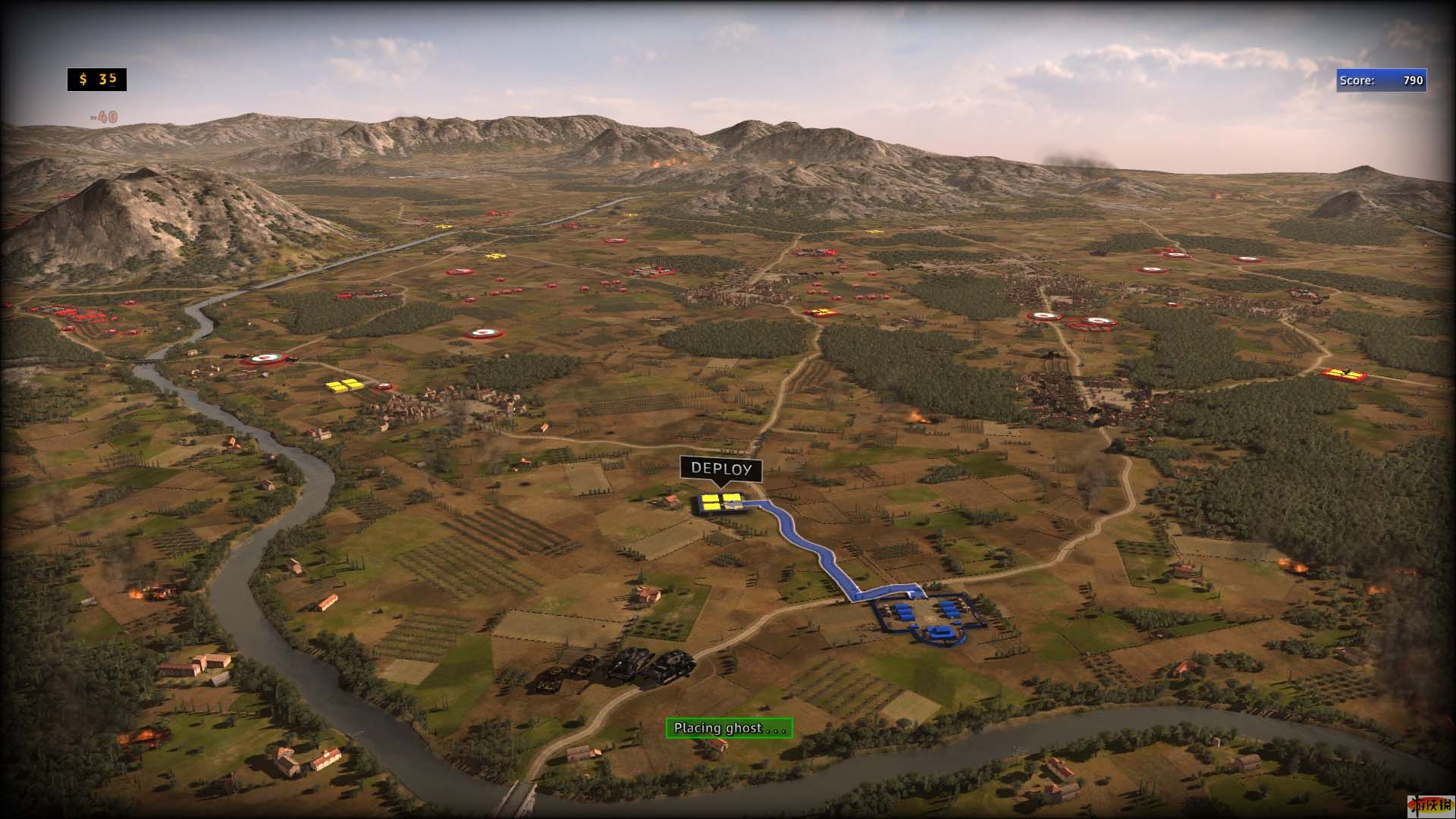This screenshot has height=819, width=1456.
Task: Click the DEPLOY label tag
Action: 720,469
